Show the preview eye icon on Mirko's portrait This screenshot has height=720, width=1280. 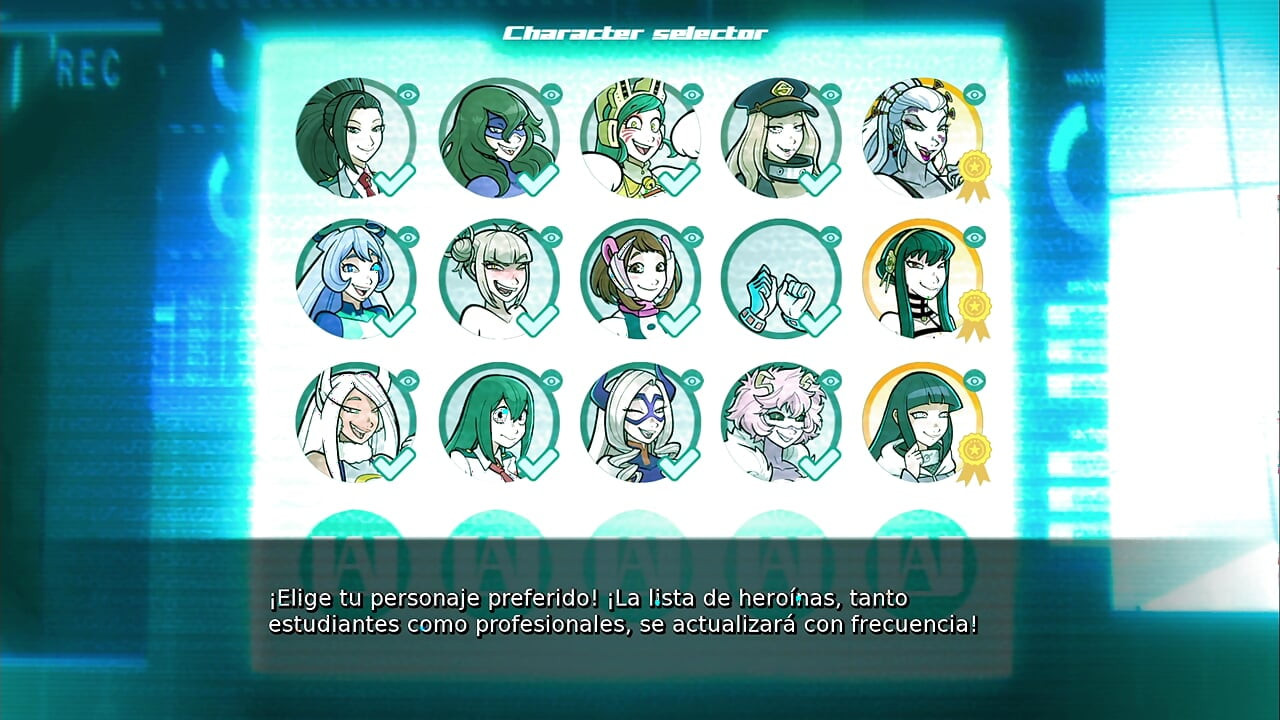[x=408, y=379]
